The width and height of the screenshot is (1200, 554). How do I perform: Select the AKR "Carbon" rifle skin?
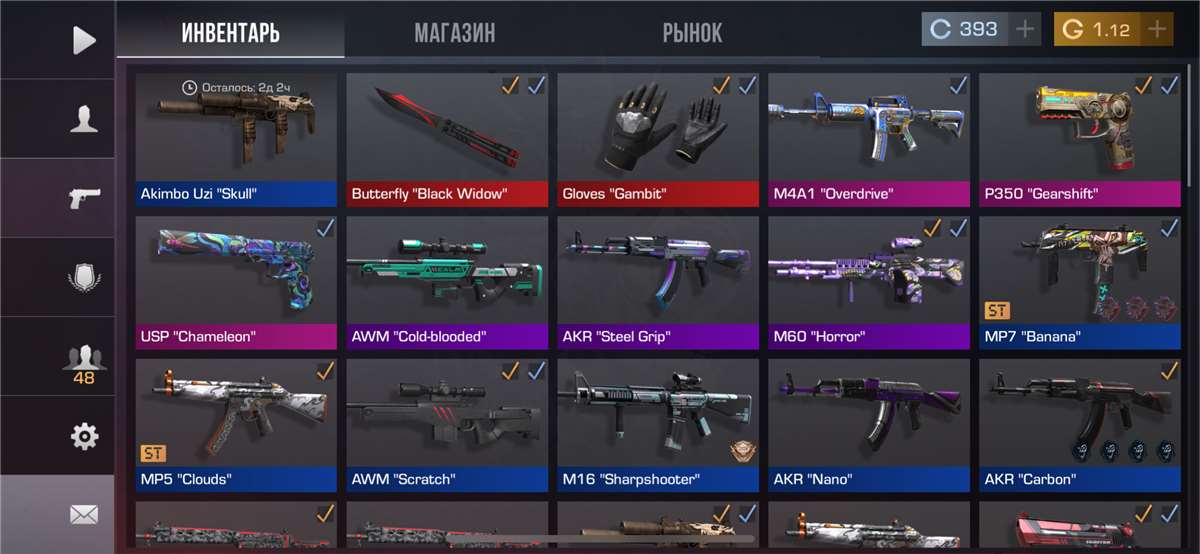1080,425
